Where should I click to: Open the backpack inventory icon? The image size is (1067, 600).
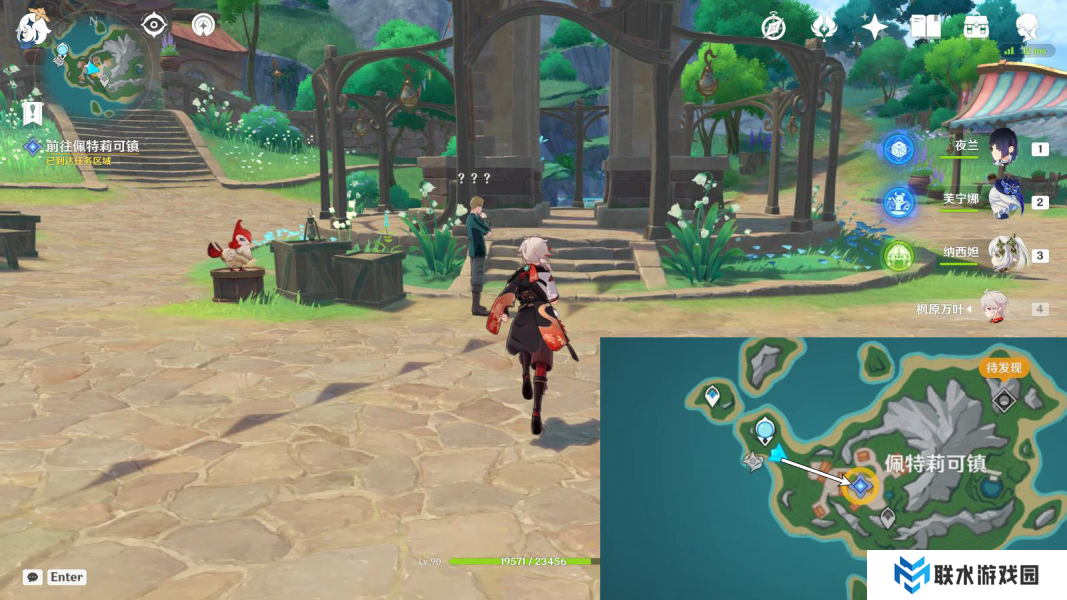tap(976, 27)
